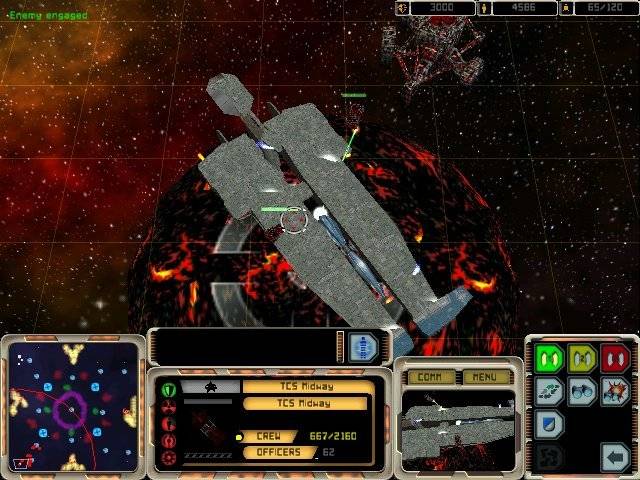This screenshot has width=640, height=480.
Task: Select the explosion attack order
Action: [614, 391]
